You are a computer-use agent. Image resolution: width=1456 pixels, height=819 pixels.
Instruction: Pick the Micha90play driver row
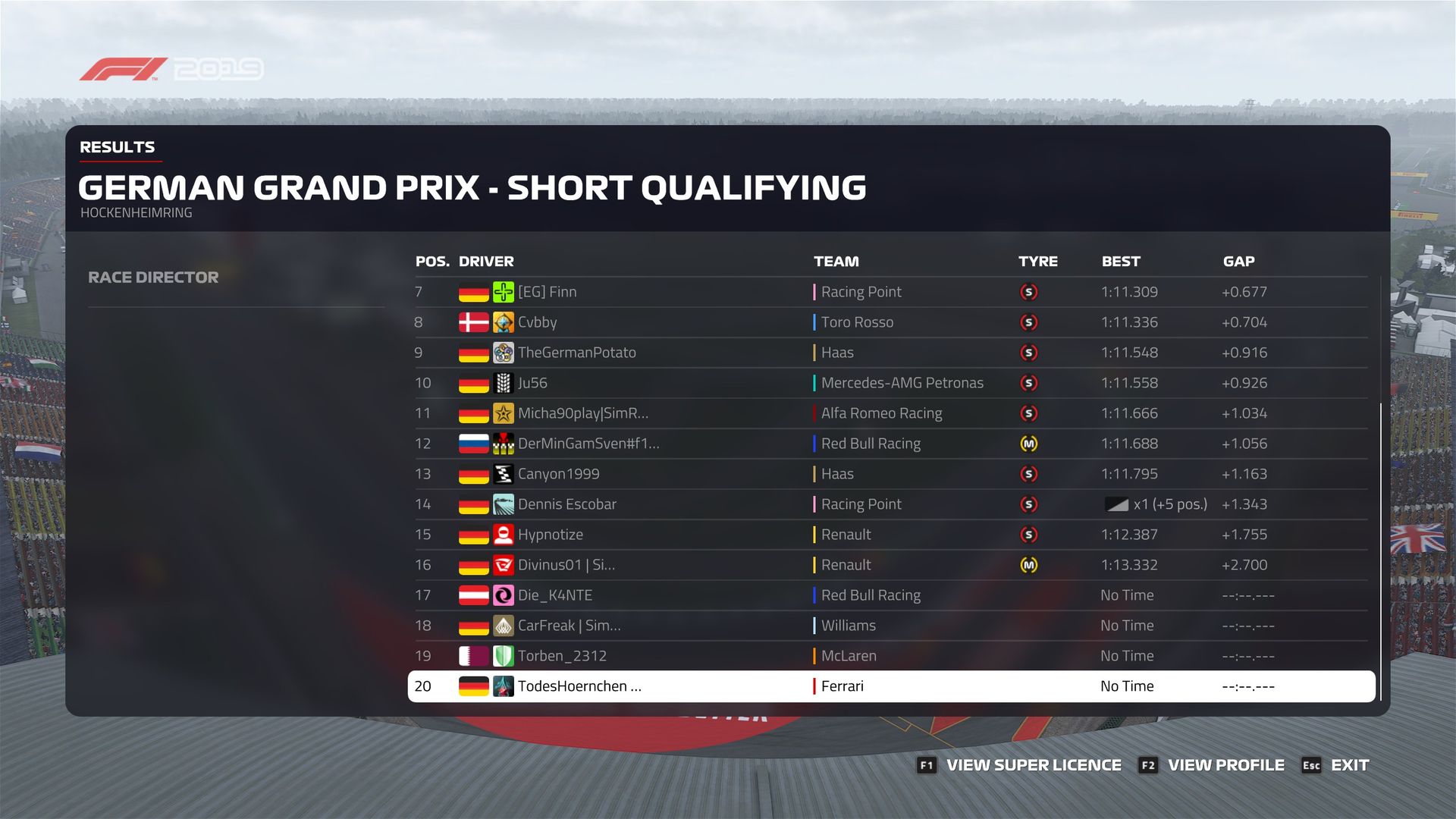[x=582, y=413]
